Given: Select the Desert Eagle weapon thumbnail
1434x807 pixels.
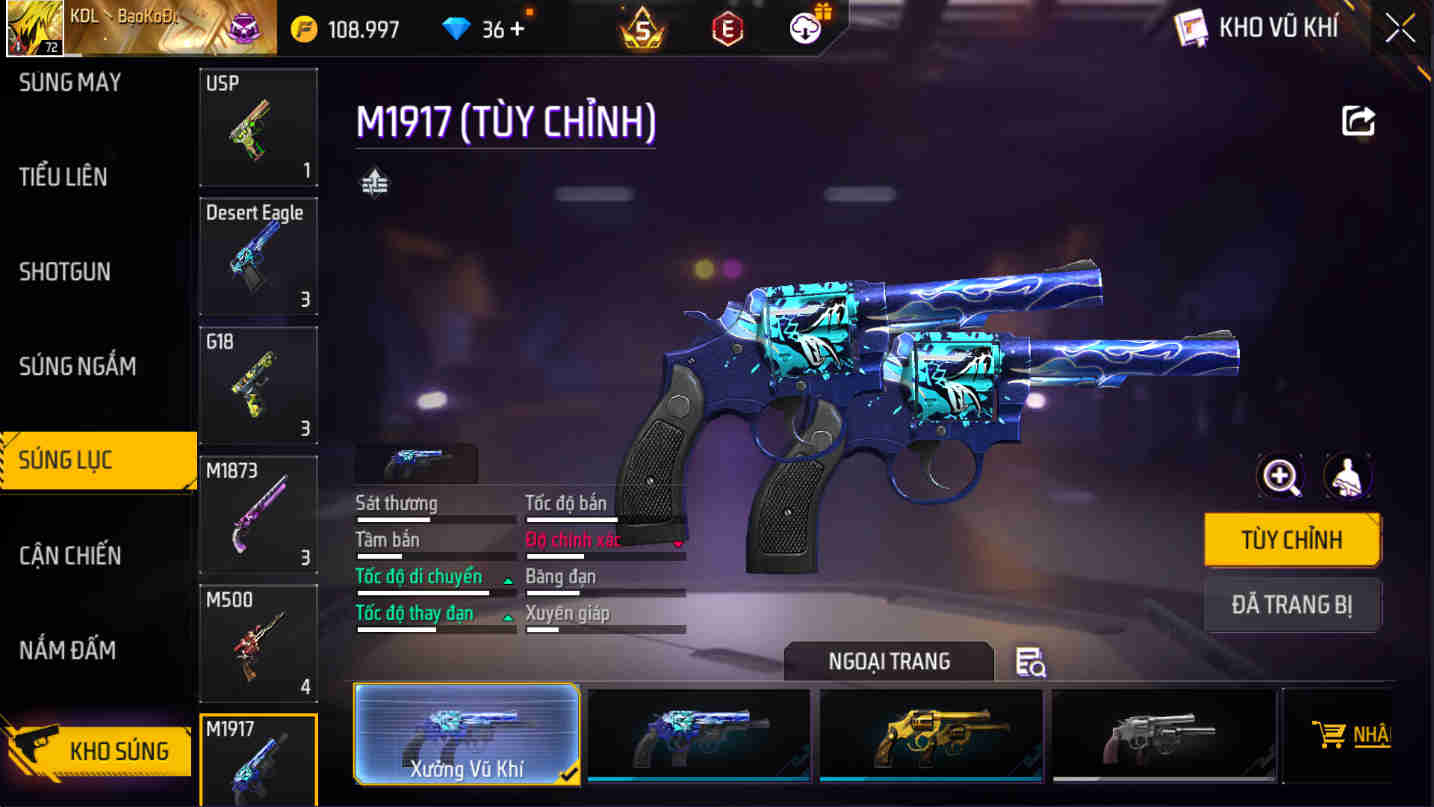Looking at the screenshot, I should click(x=258, y=256).
